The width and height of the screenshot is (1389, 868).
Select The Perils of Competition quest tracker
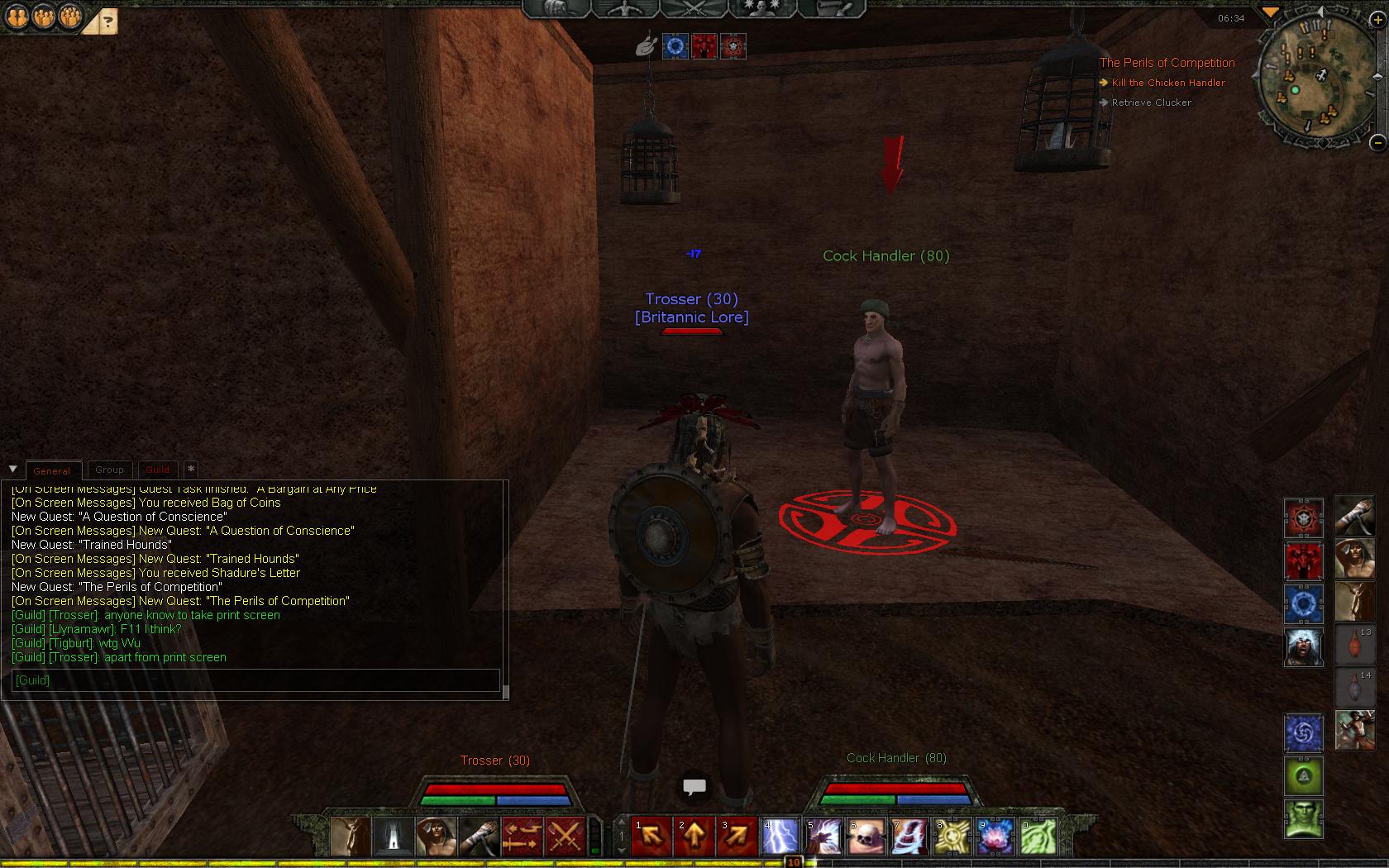(x=1167, y=63)
